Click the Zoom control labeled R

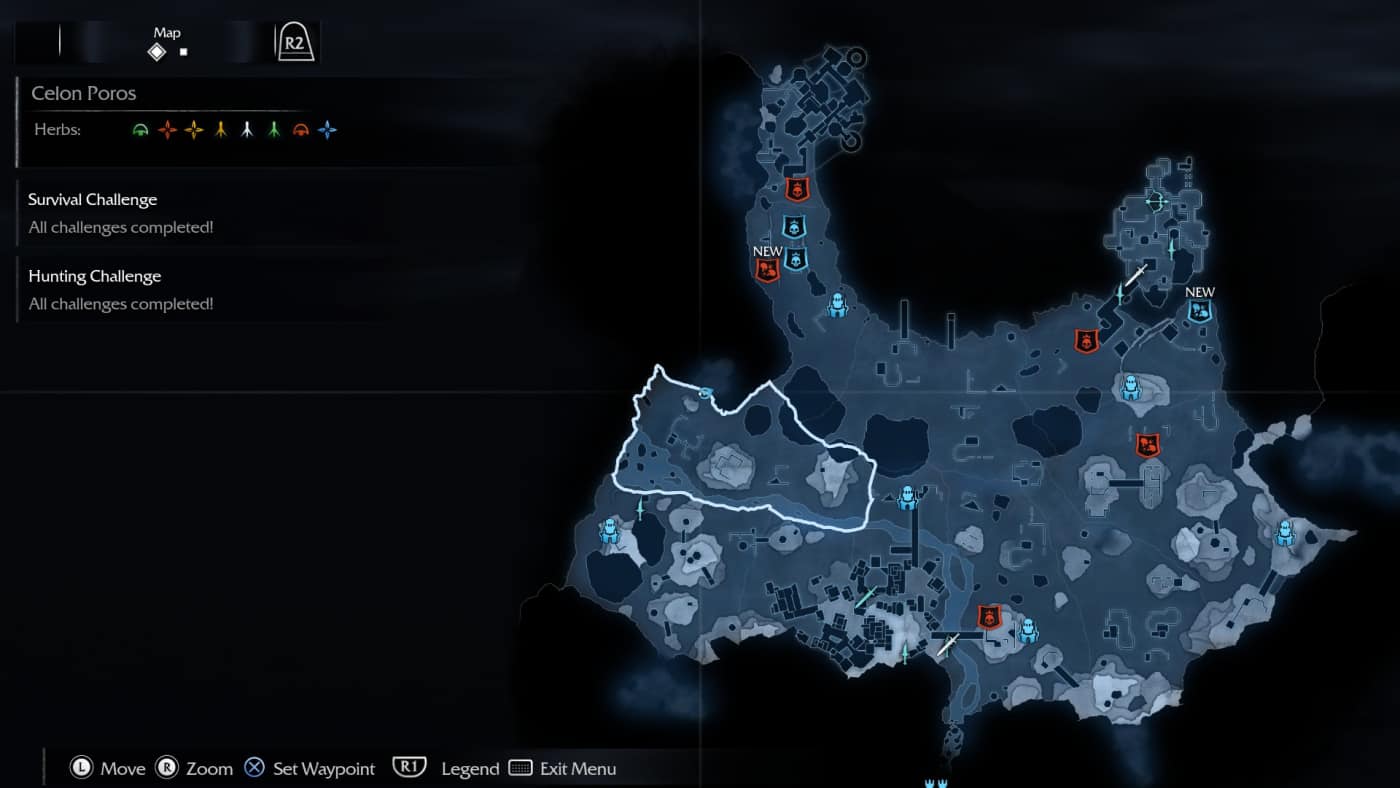tap(193, 768)
